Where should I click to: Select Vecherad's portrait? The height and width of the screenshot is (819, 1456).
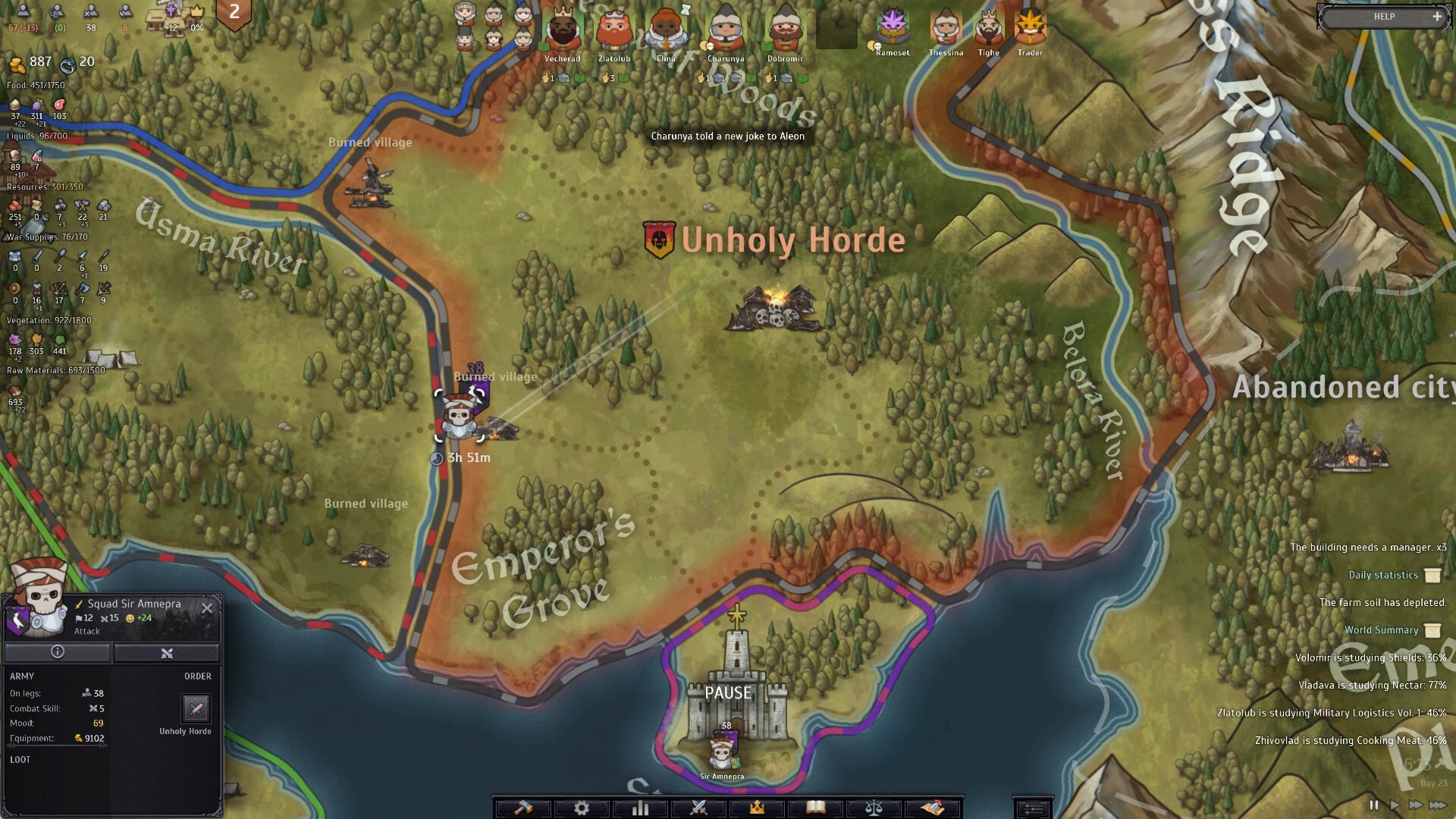562,32
